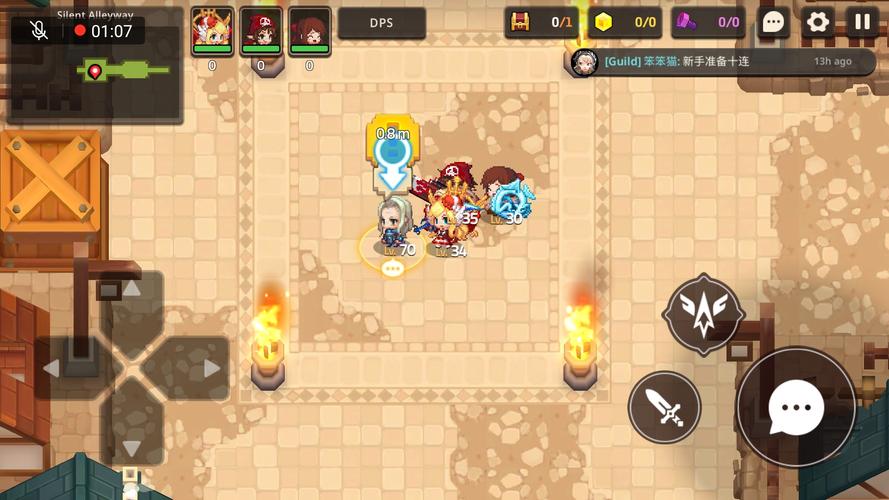The height and width of the screenshot is (500, 889).
Task: Open the settings gear menu
Action: 818,22
